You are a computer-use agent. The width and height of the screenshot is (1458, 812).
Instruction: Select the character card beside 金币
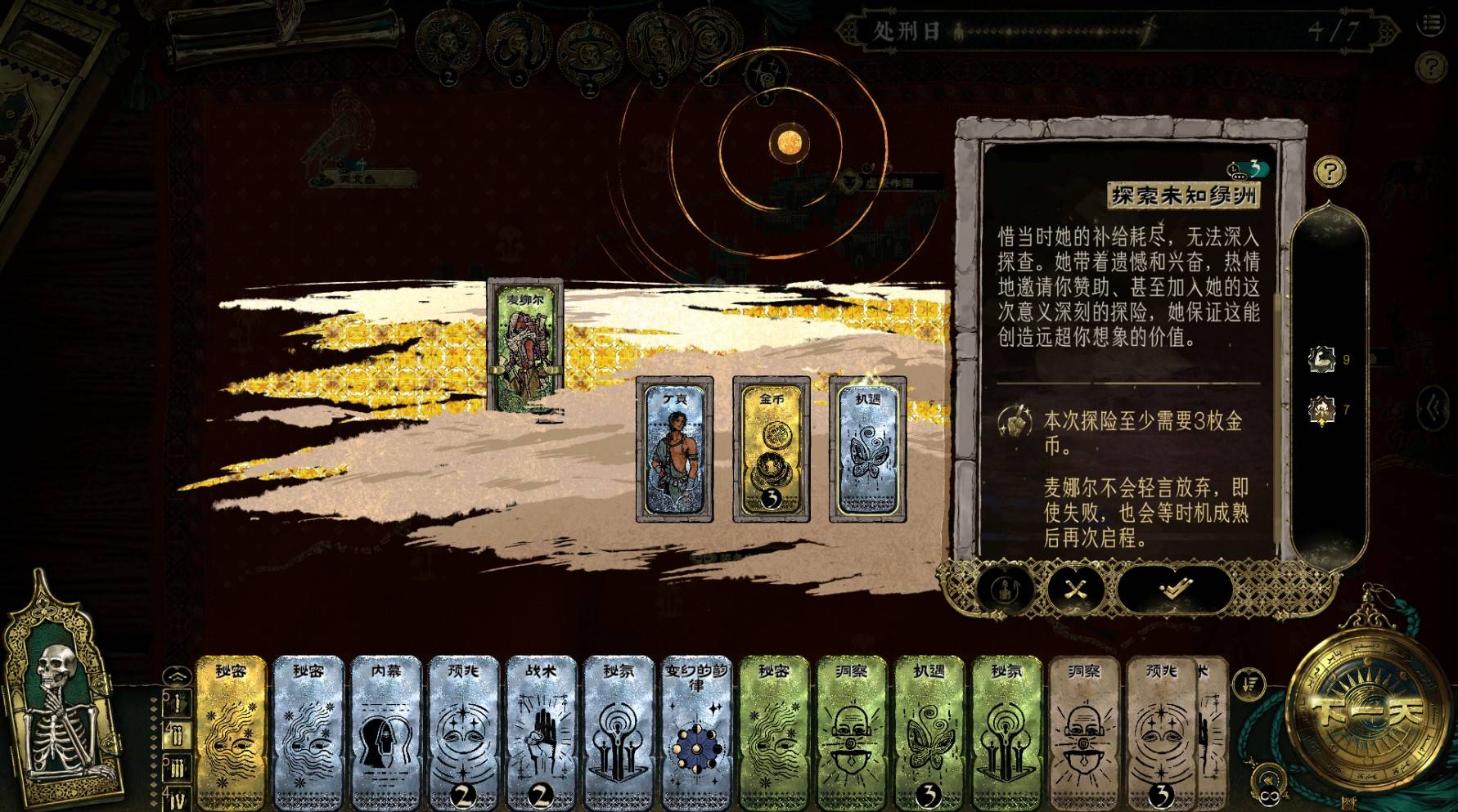674,449
